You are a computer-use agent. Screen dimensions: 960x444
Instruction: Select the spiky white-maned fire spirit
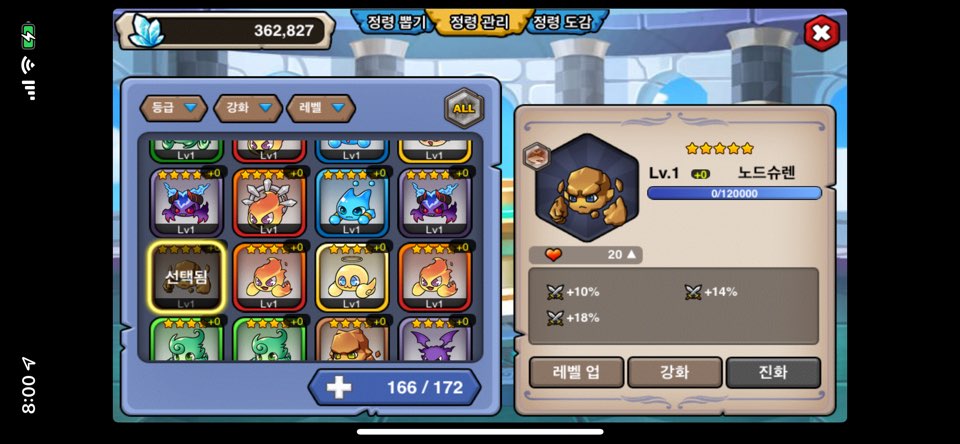tap(268, 202)
